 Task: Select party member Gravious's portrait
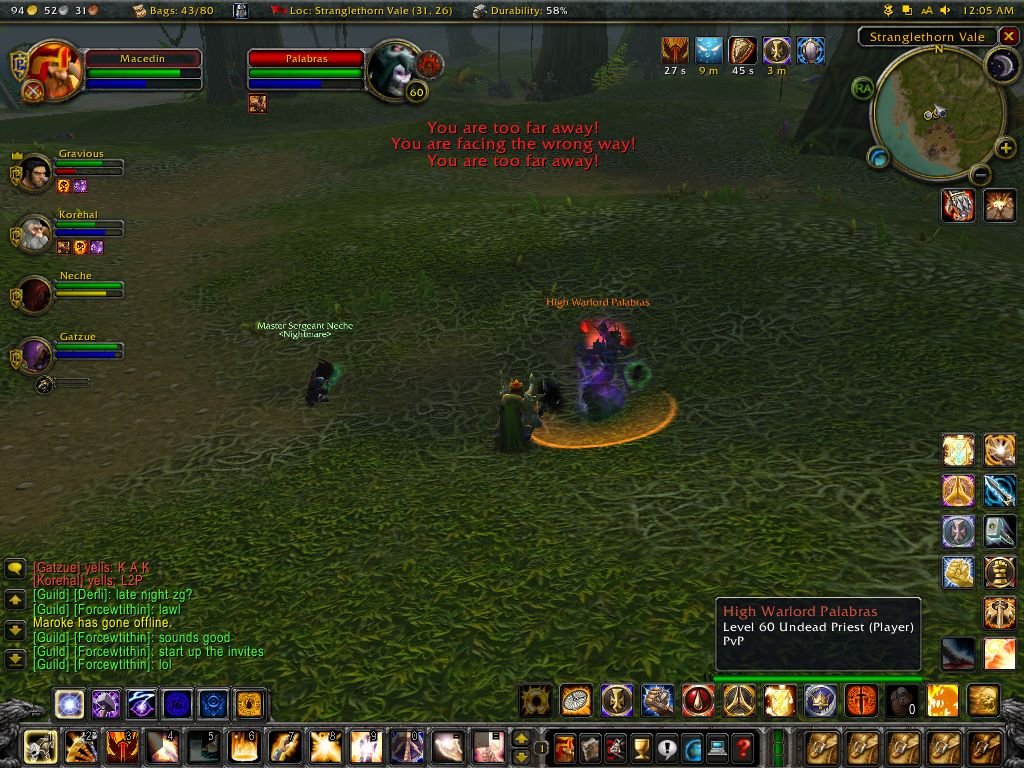click(36, 172)
